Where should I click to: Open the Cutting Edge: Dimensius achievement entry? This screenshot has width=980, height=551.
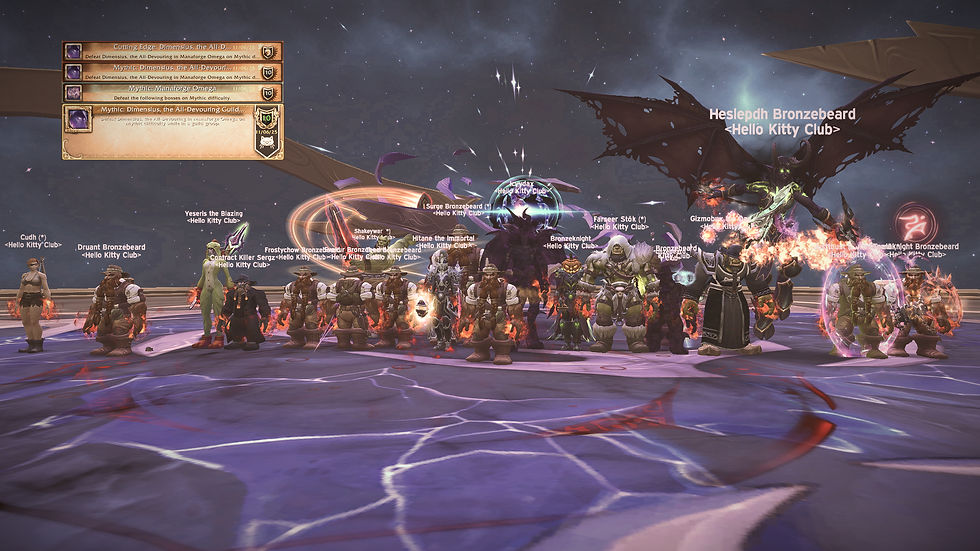tap(165, 51)
